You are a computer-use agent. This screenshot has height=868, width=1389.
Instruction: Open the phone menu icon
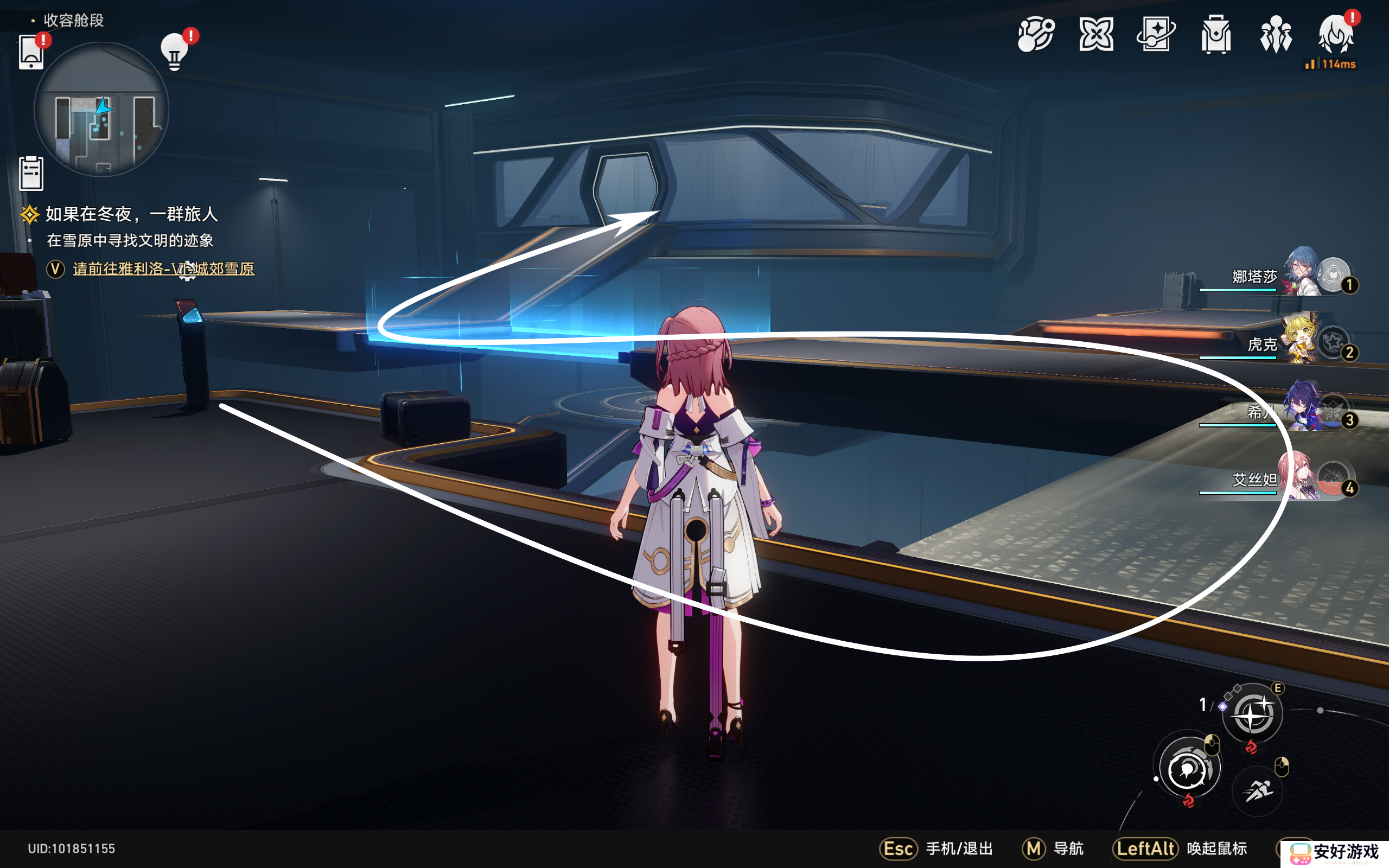click(31, 53)
